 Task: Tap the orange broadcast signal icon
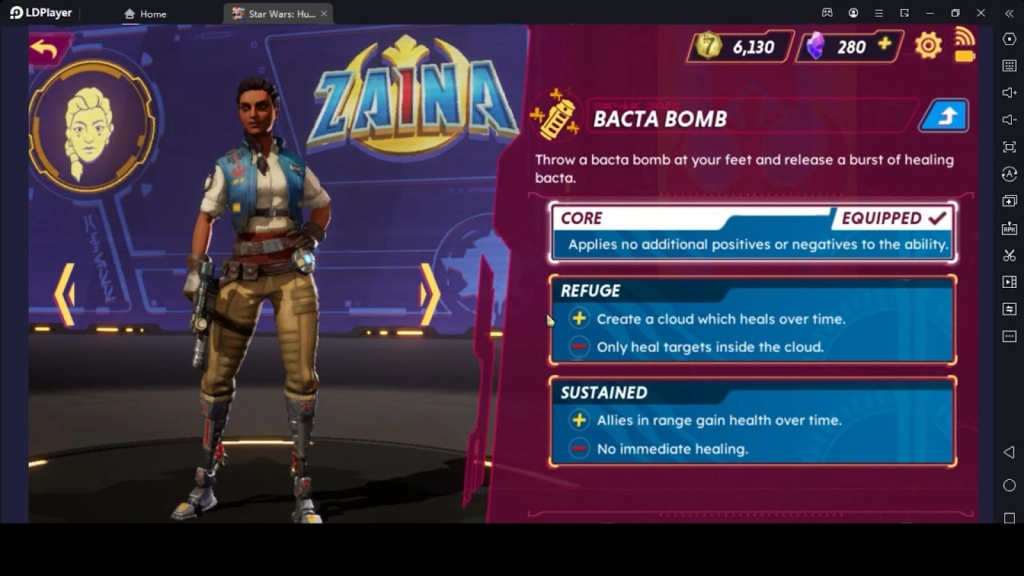[x=964, y=44]
